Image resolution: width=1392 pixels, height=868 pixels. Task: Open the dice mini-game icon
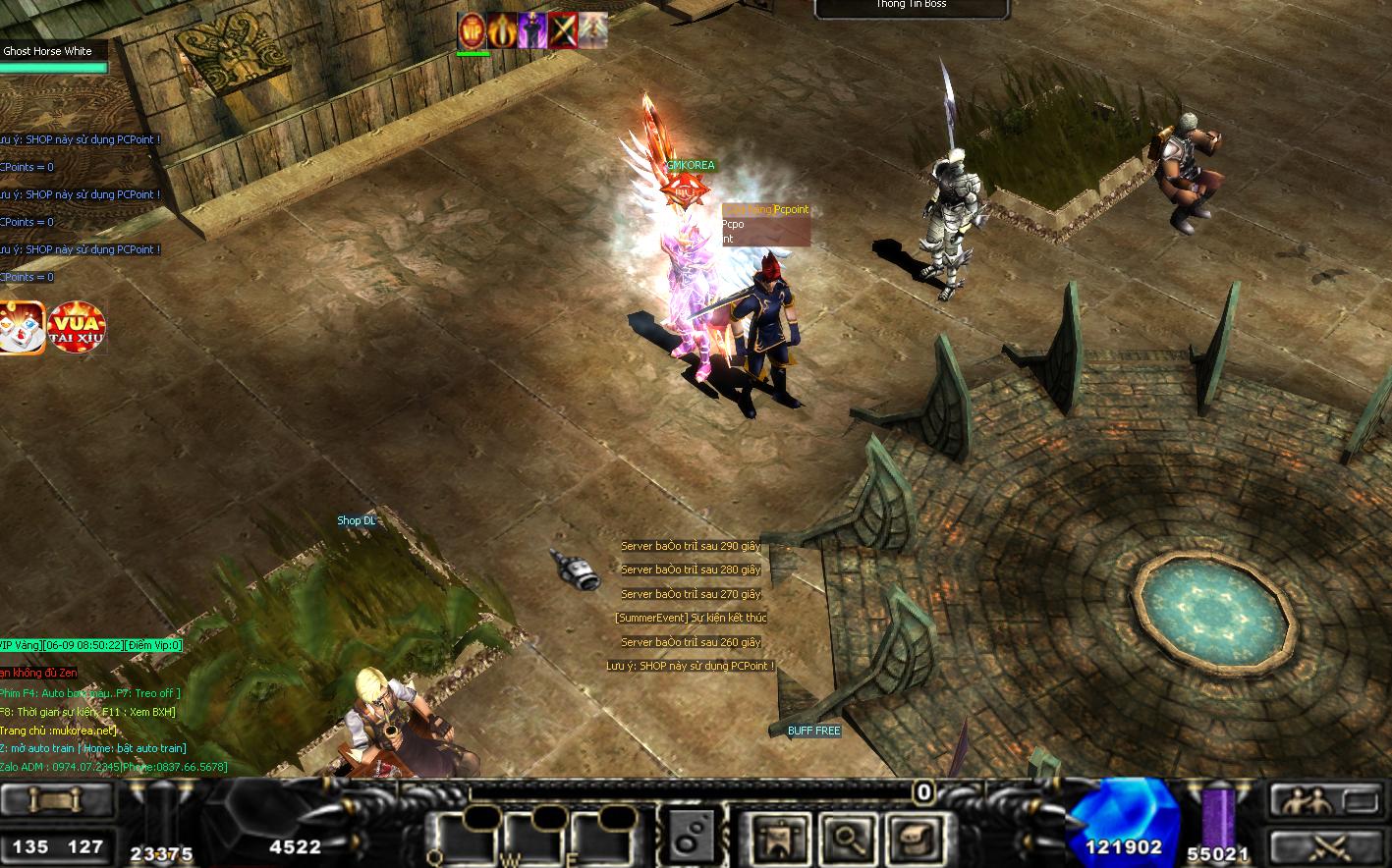[x=22, y=328]
